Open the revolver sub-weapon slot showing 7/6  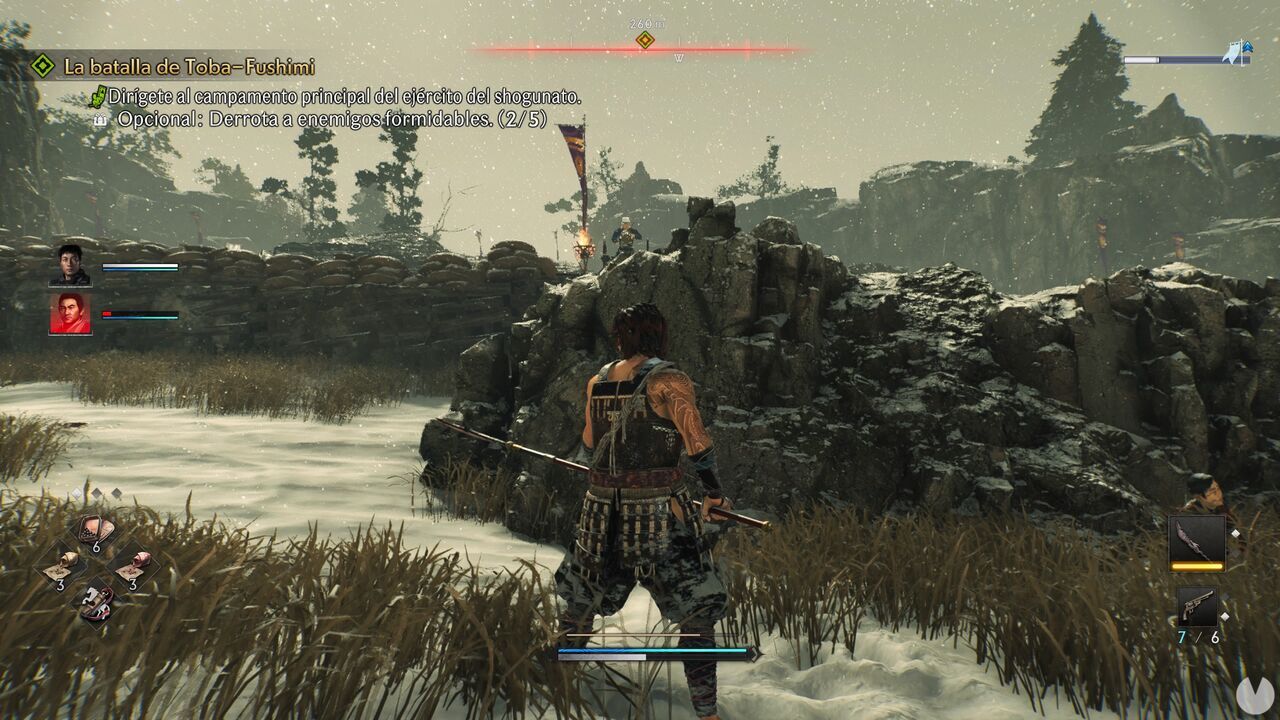tap(1197, 605)
